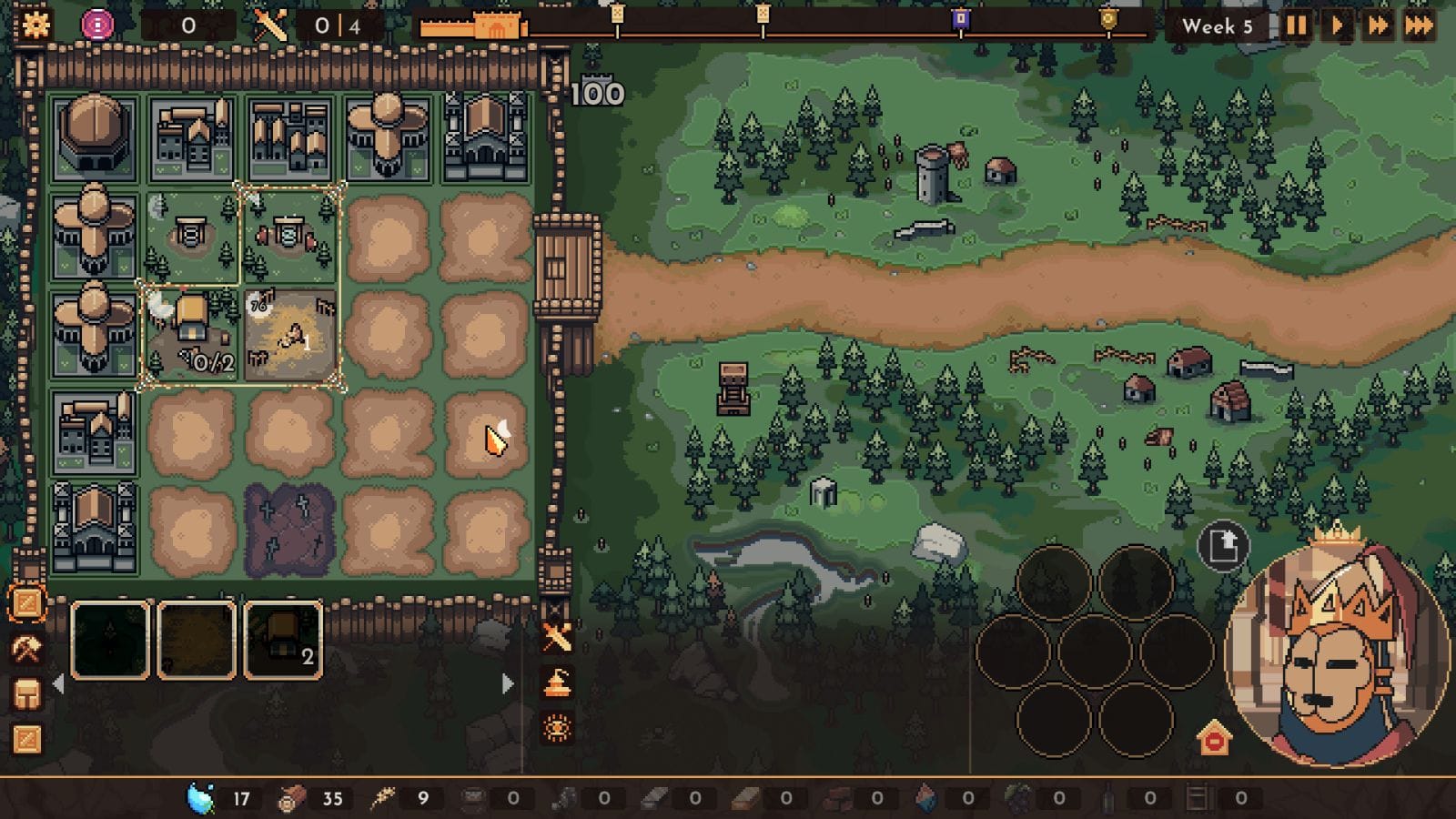Toggle the eye visibility icon
Image resolution: width=1456 pixels, height=819 pixels.
pyautogui.click(x=557, y=728)
